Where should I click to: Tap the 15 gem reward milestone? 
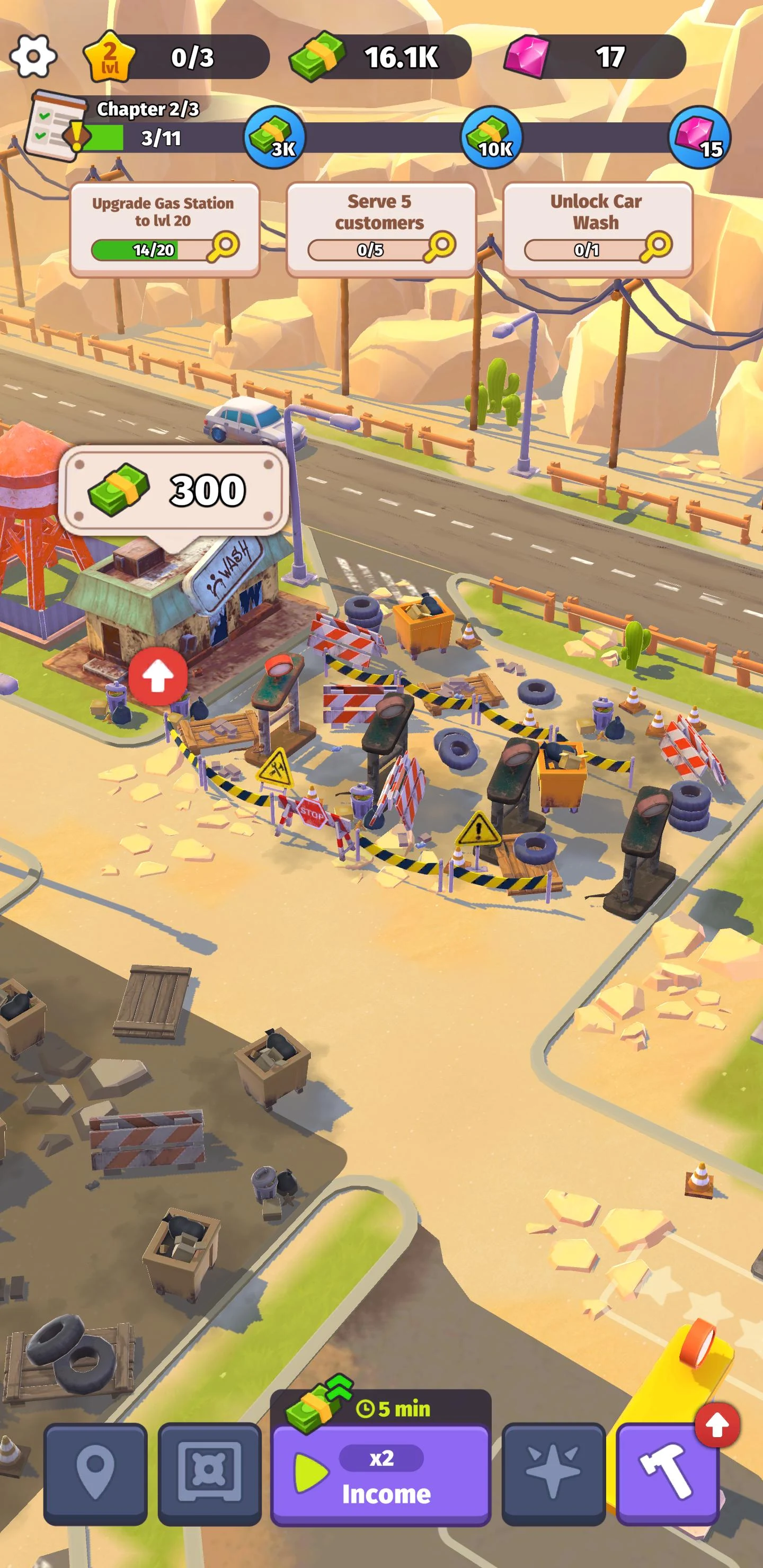point(701,138)
